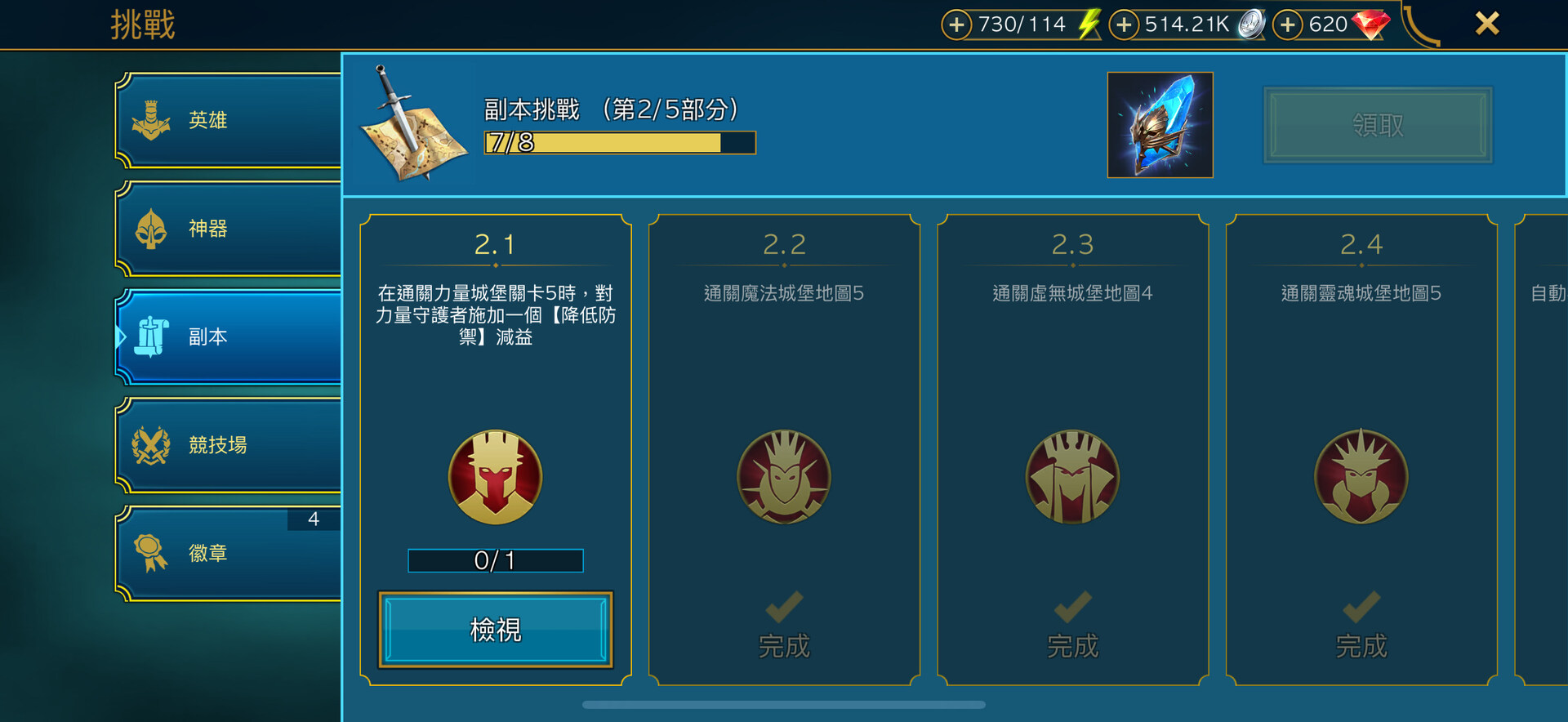This screenshot has height=722, width=1568.
Task: Click the treasure chest reward icon
Action: tap(1160, 125)
